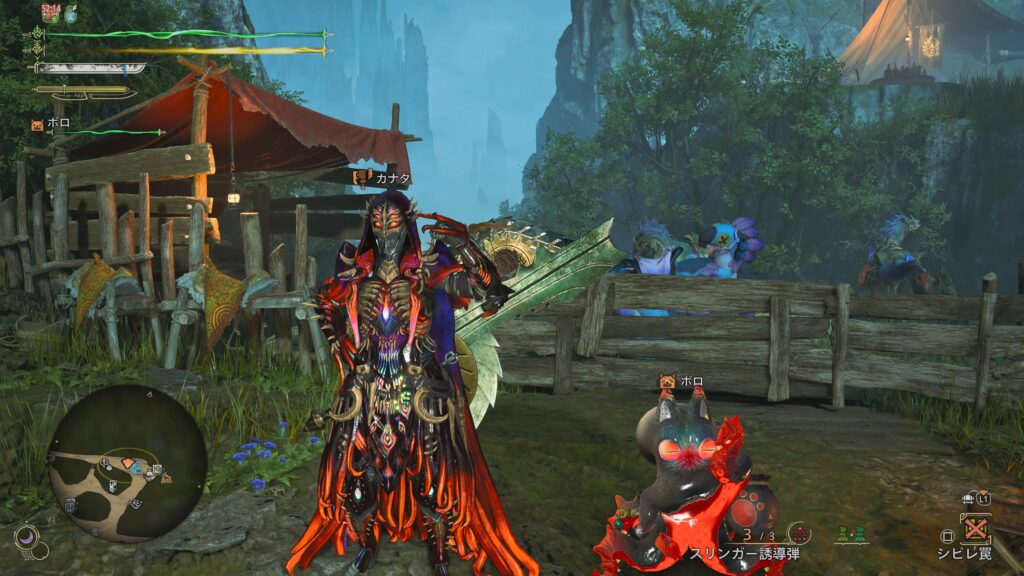Click the teal buff status icon

point(71,14)
